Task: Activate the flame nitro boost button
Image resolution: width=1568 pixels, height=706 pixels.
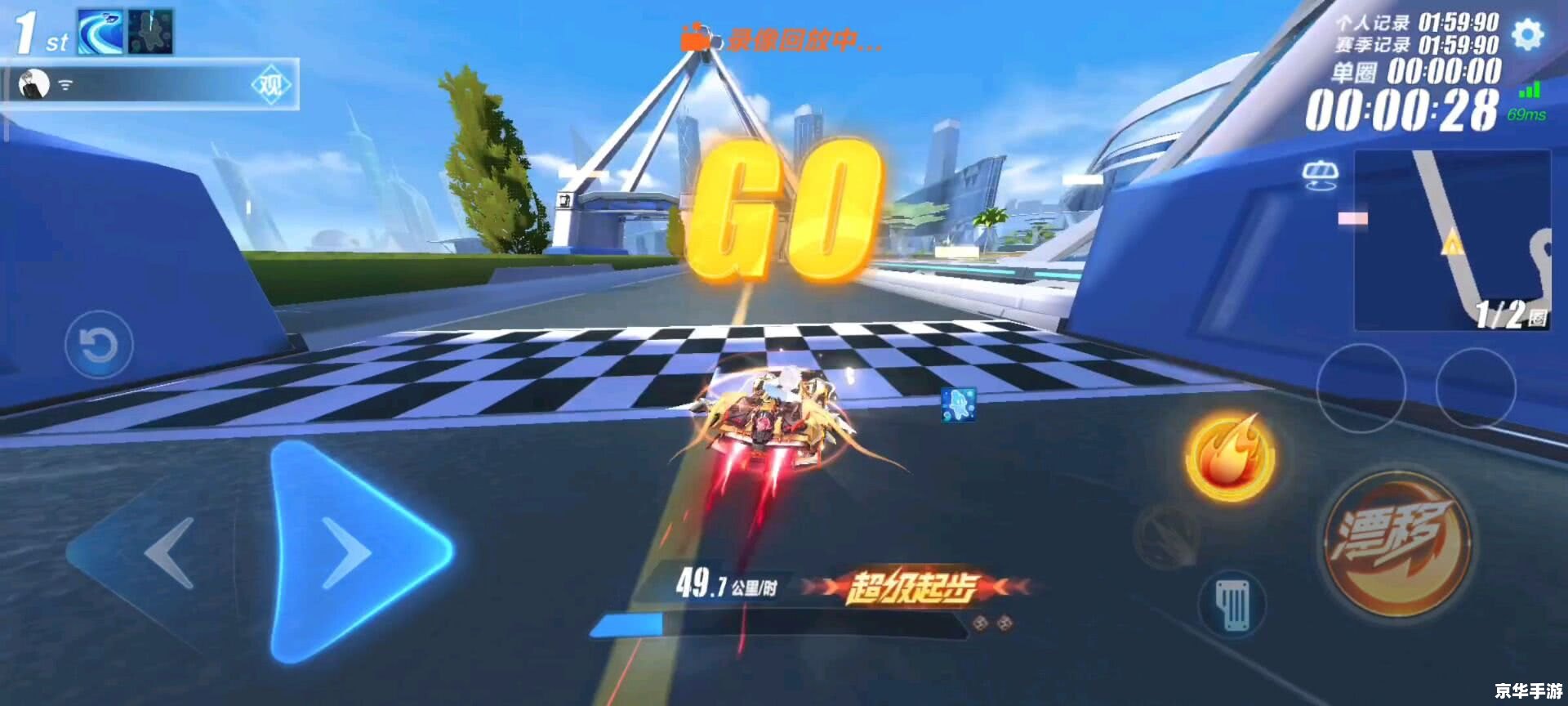Action: pos(1229,457)
